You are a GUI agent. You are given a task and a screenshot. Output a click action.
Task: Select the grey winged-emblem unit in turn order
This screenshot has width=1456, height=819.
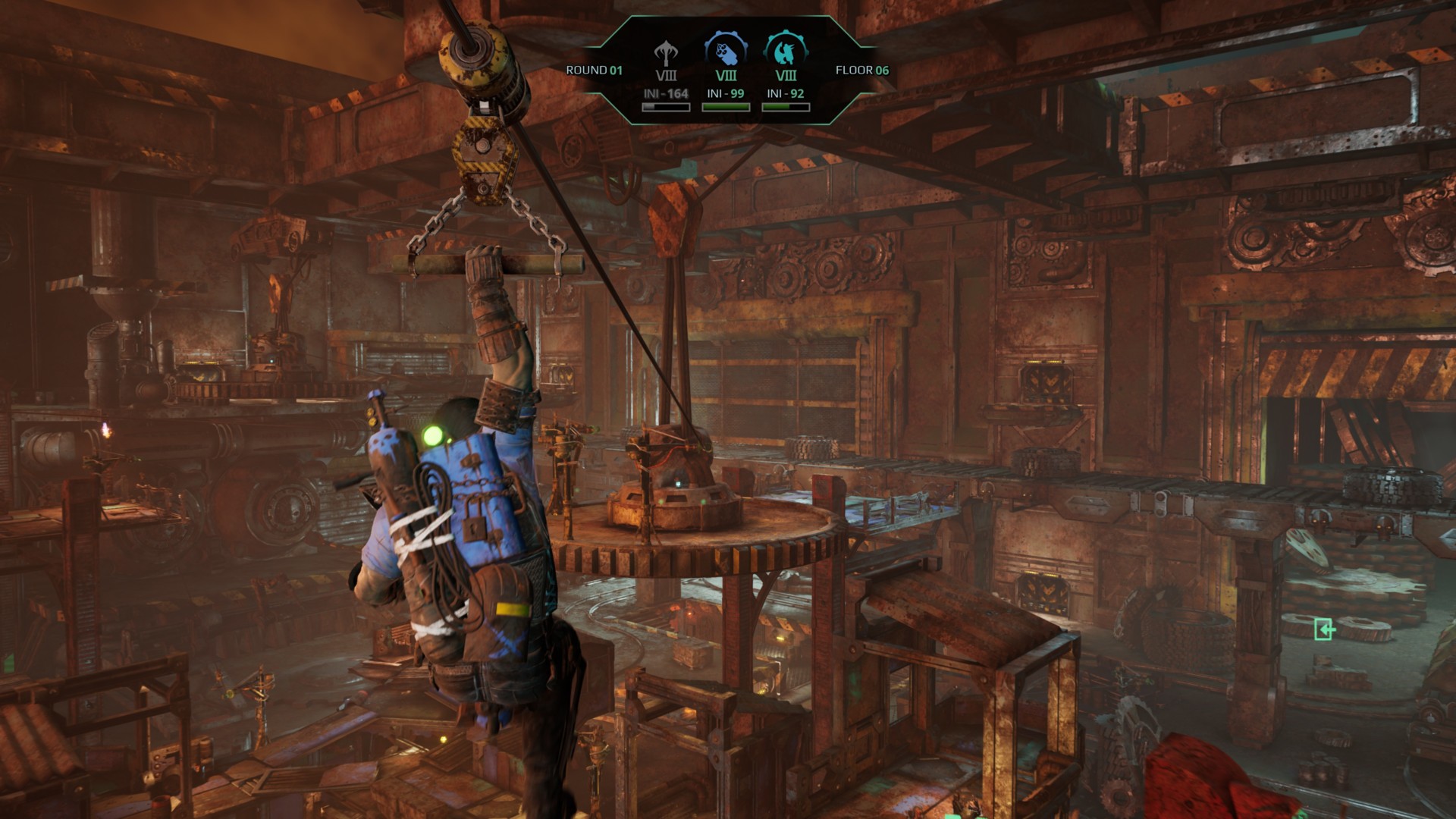coord(666,54)
